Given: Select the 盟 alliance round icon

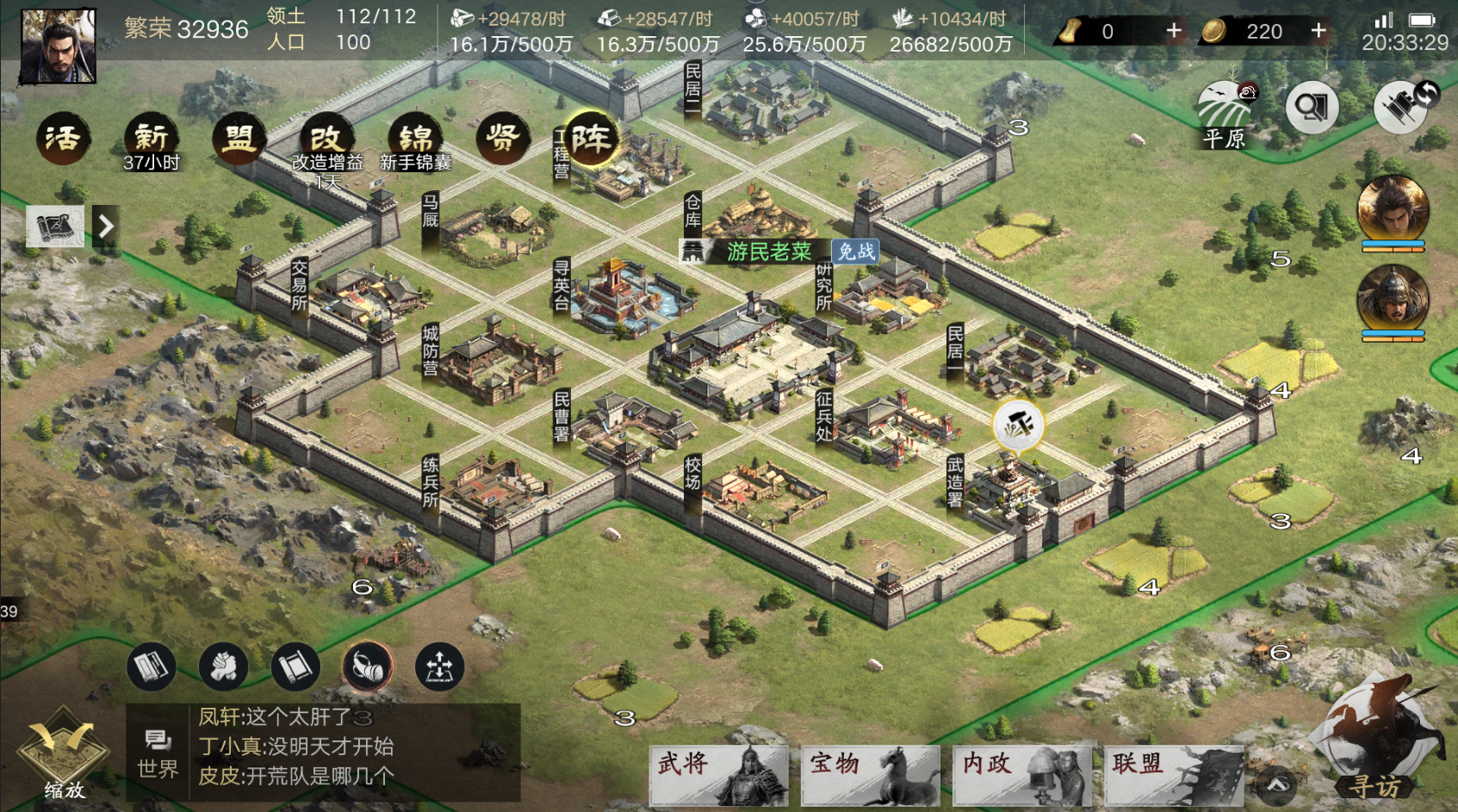Looking at the screenshot, I should (x=239, y=139).
